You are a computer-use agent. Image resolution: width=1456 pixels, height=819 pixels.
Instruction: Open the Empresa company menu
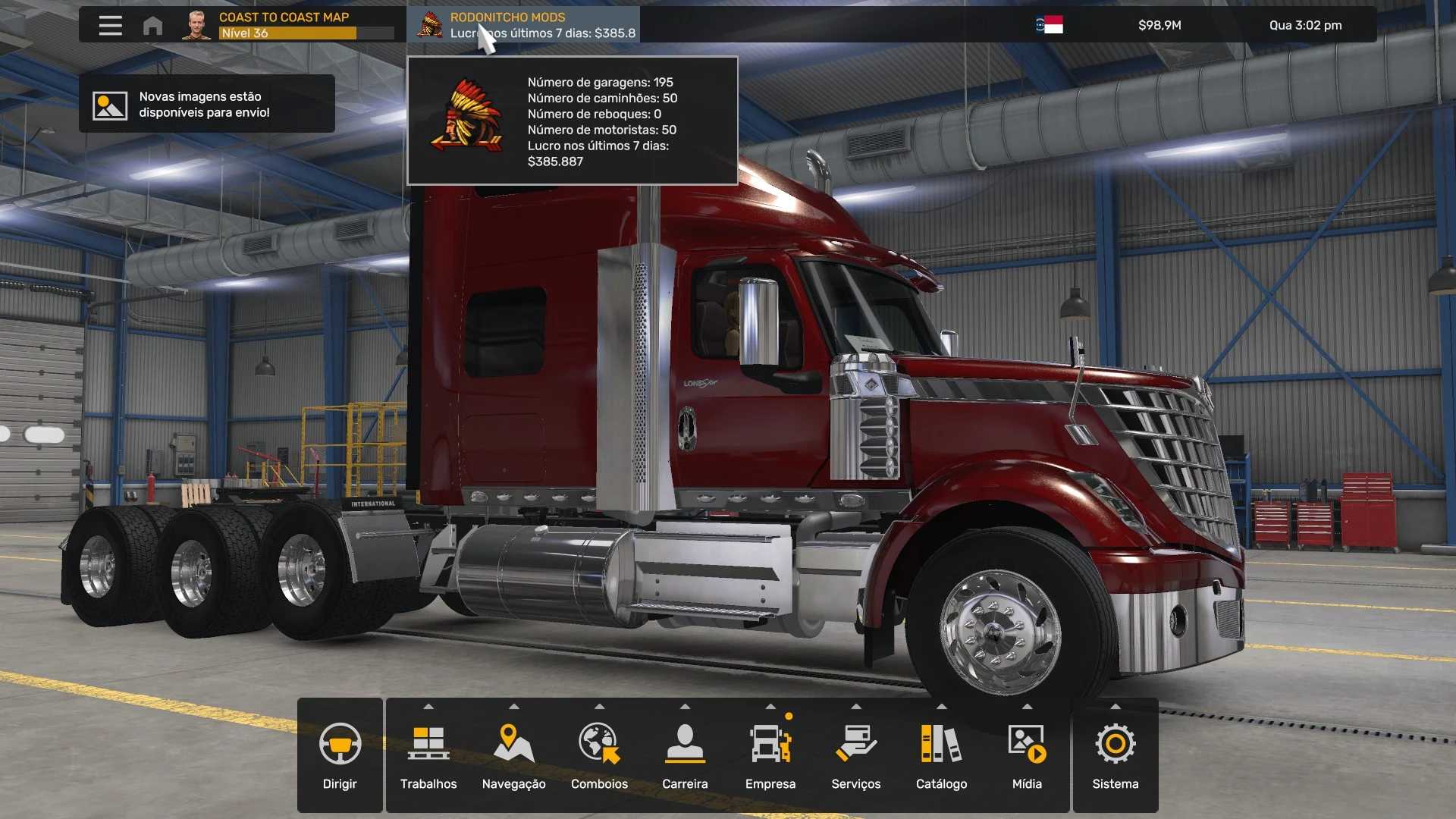(x=770, y=755)
